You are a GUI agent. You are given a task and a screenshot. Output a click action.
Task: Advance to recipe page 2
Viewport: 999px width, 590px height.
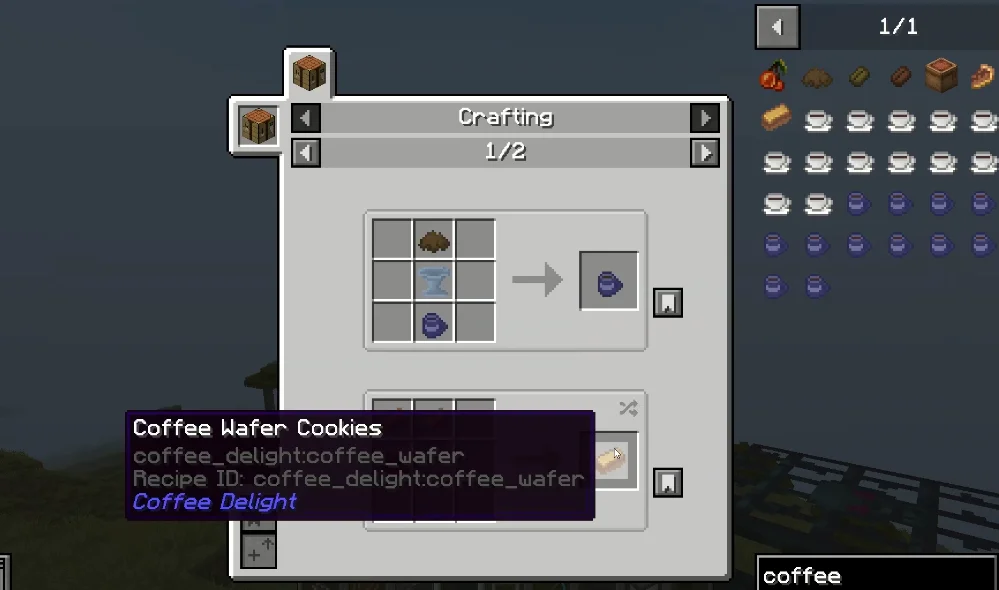tap(705, 152)
